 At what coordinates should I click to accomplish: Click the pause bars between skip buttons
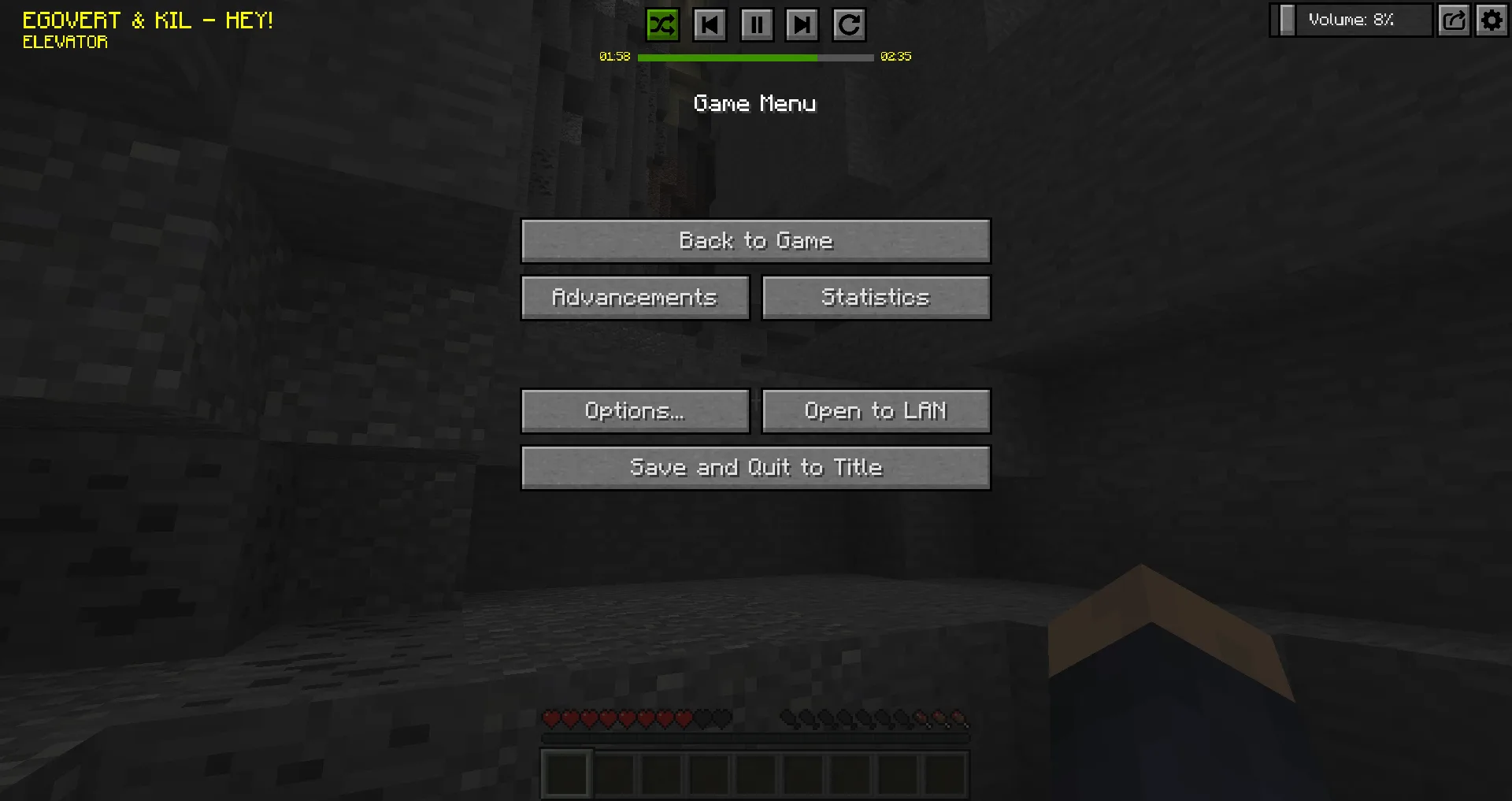[756, 24]
